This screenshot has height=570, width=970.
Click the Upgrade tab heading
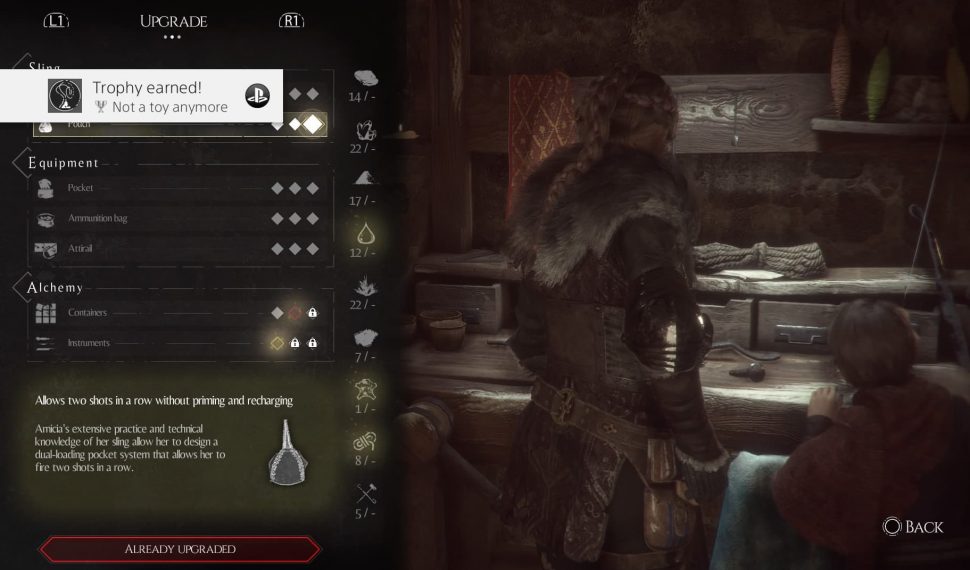(x=173, y=21)
